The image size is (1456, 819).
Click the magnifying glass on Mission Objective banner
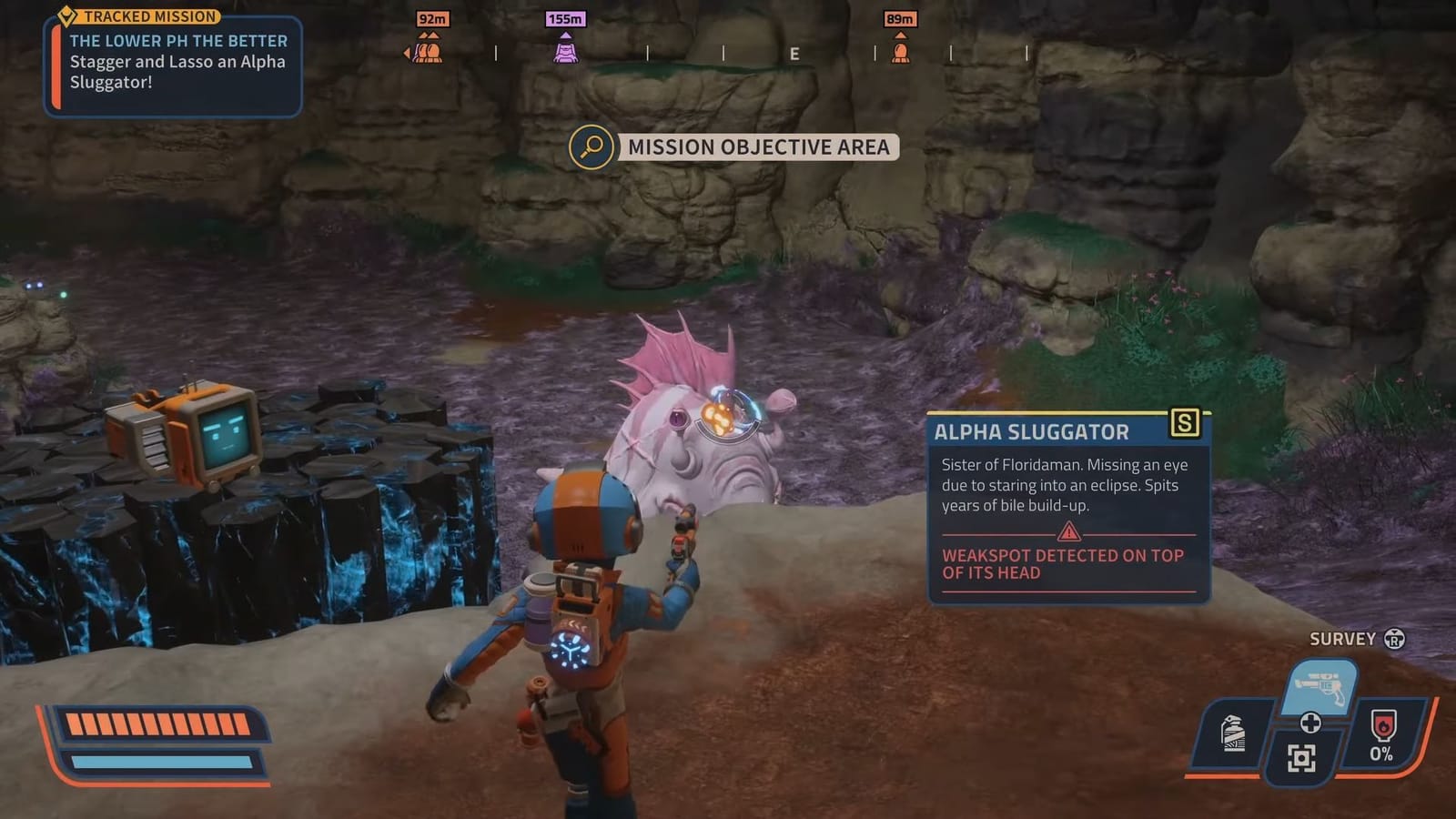(591, 147)
